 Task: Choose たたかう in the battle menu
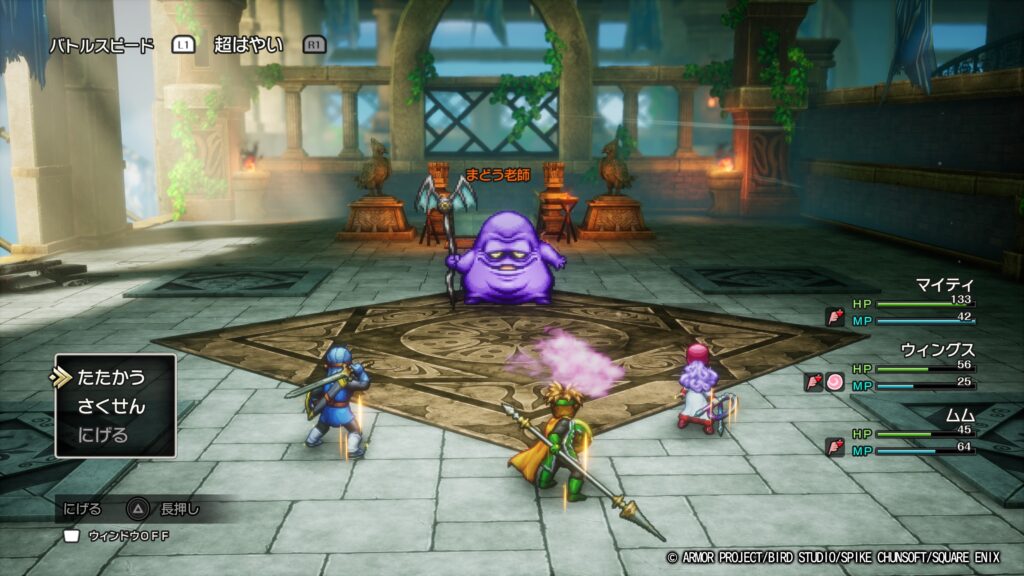[111, 378]
